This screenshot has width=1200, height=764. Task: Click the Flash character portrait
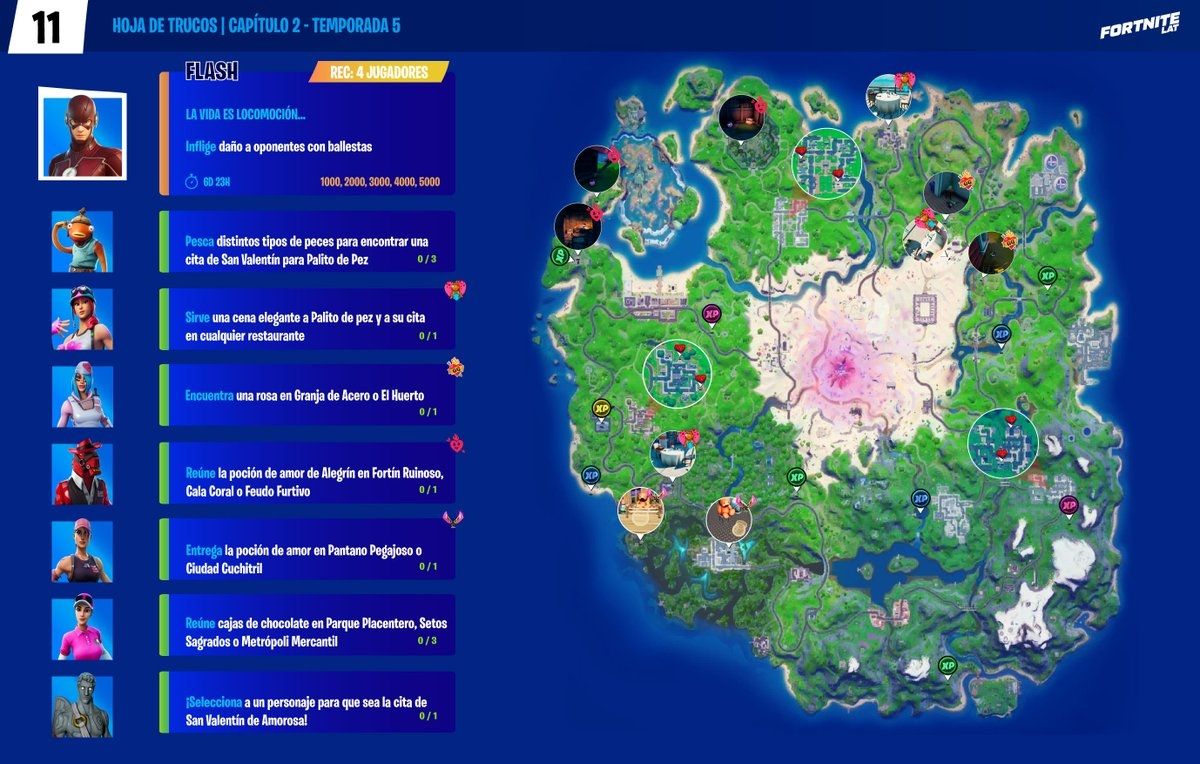(x=81, y=133)
